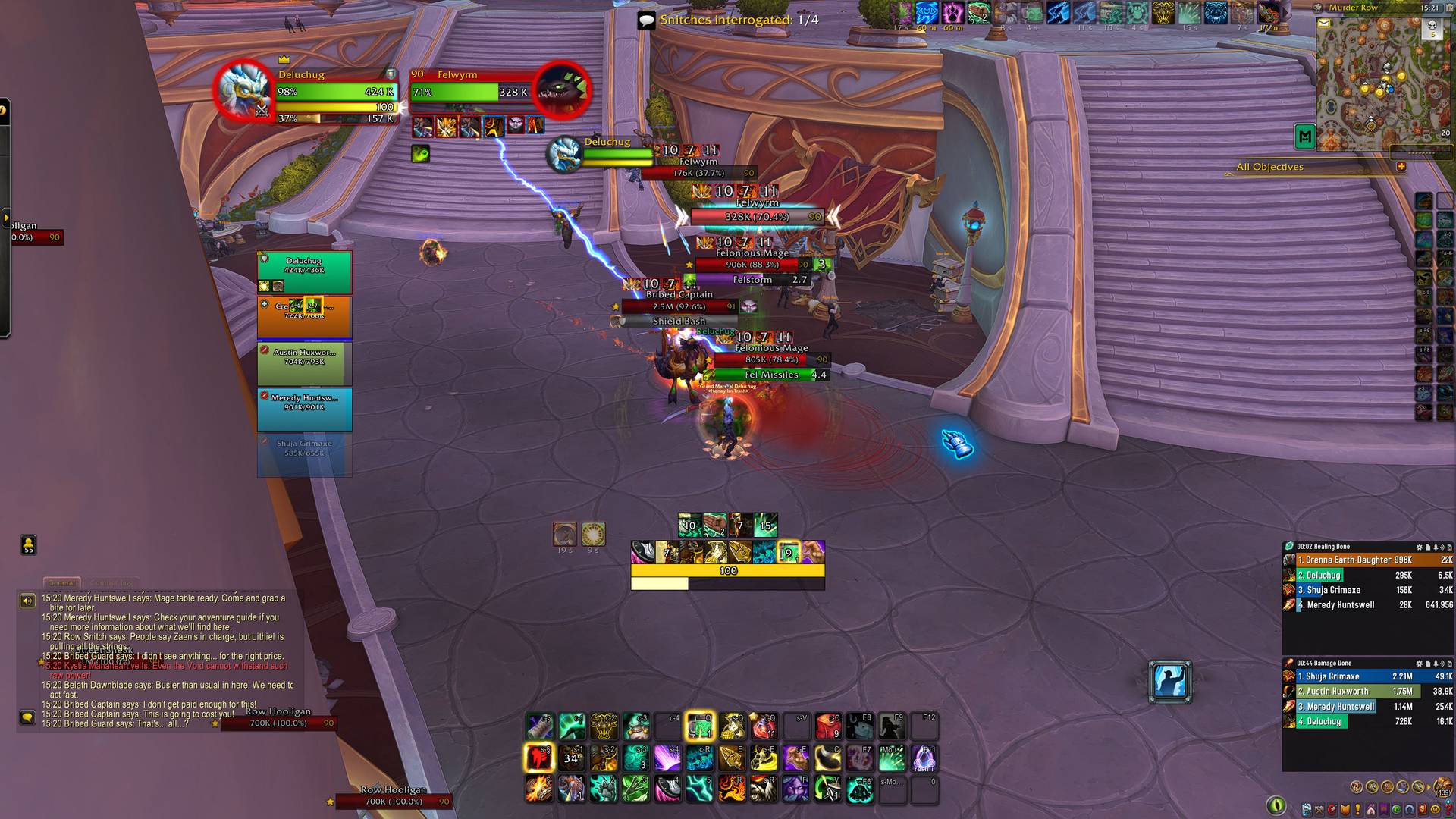Click the blue figure extra action button
Viewport: 1456px width, 819px height.
(x=1169, y=681)
